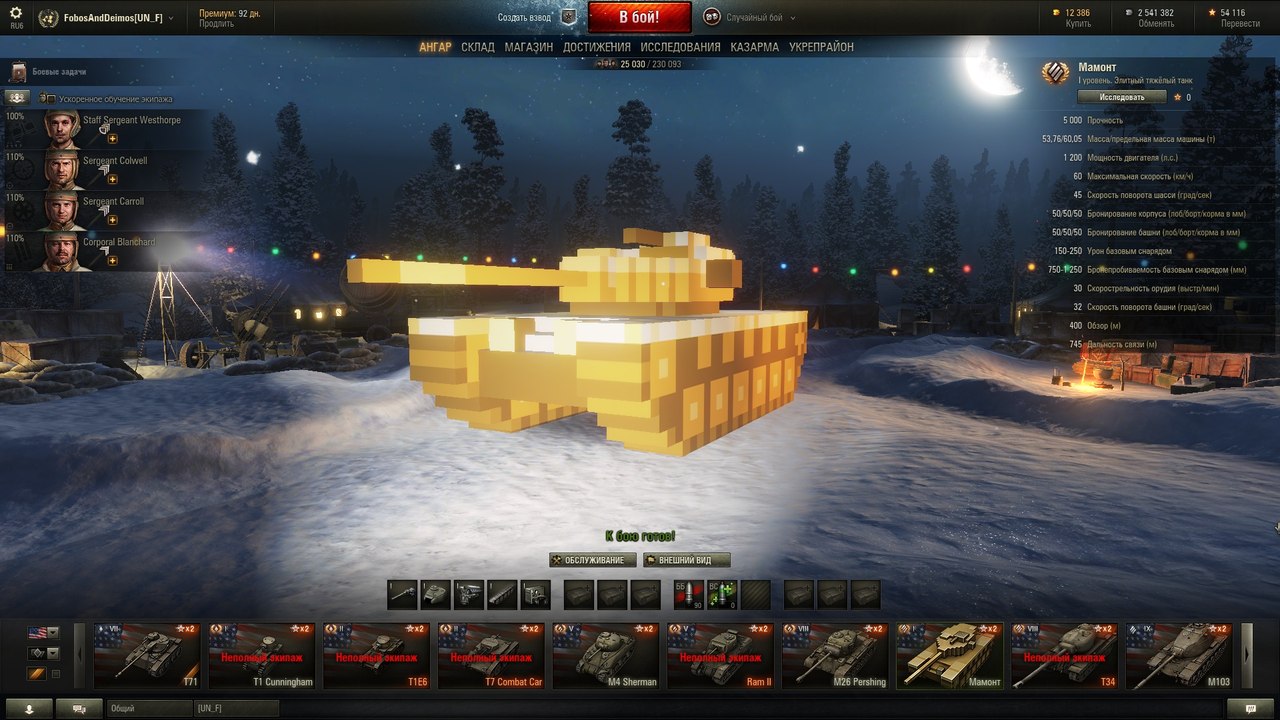The width and height of the screenshot is (1280, 720).
Task: Switch to the «Укрепрайон» stronghold tab
Action: (x=821, y=47)
